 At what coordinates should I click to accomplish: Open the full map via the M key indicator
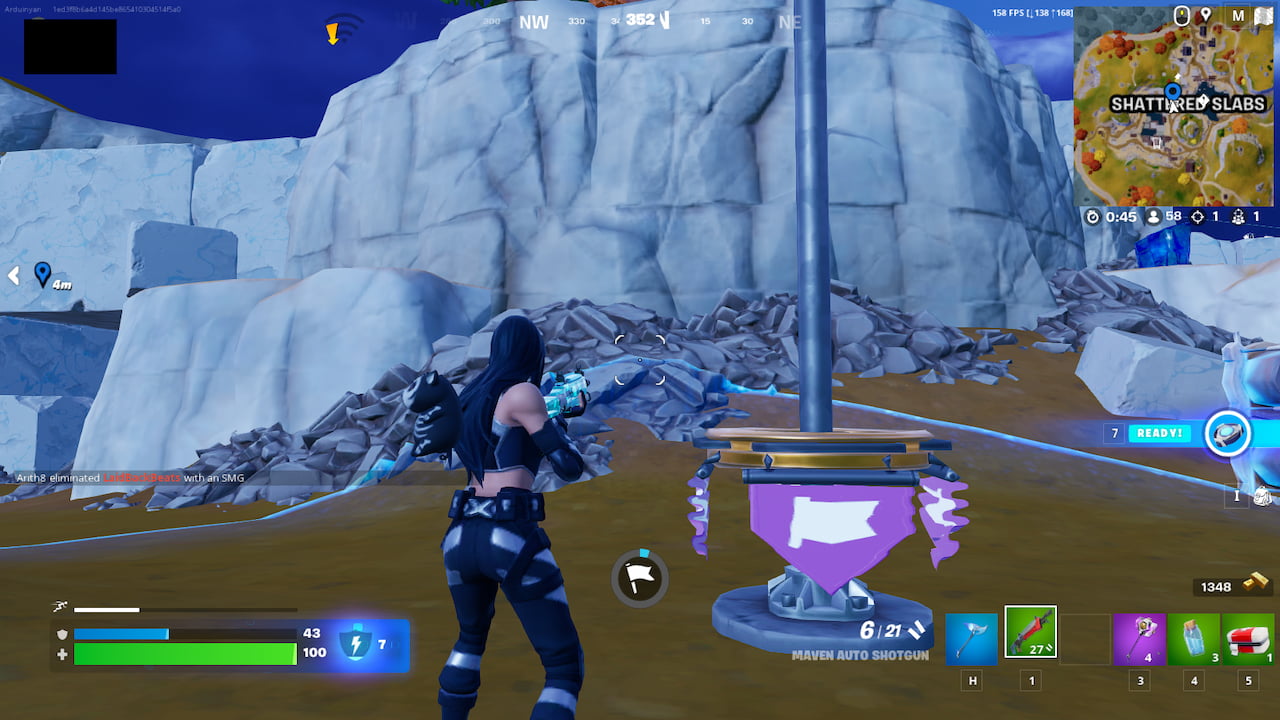pyautogui.click(x=1238, y=15)
